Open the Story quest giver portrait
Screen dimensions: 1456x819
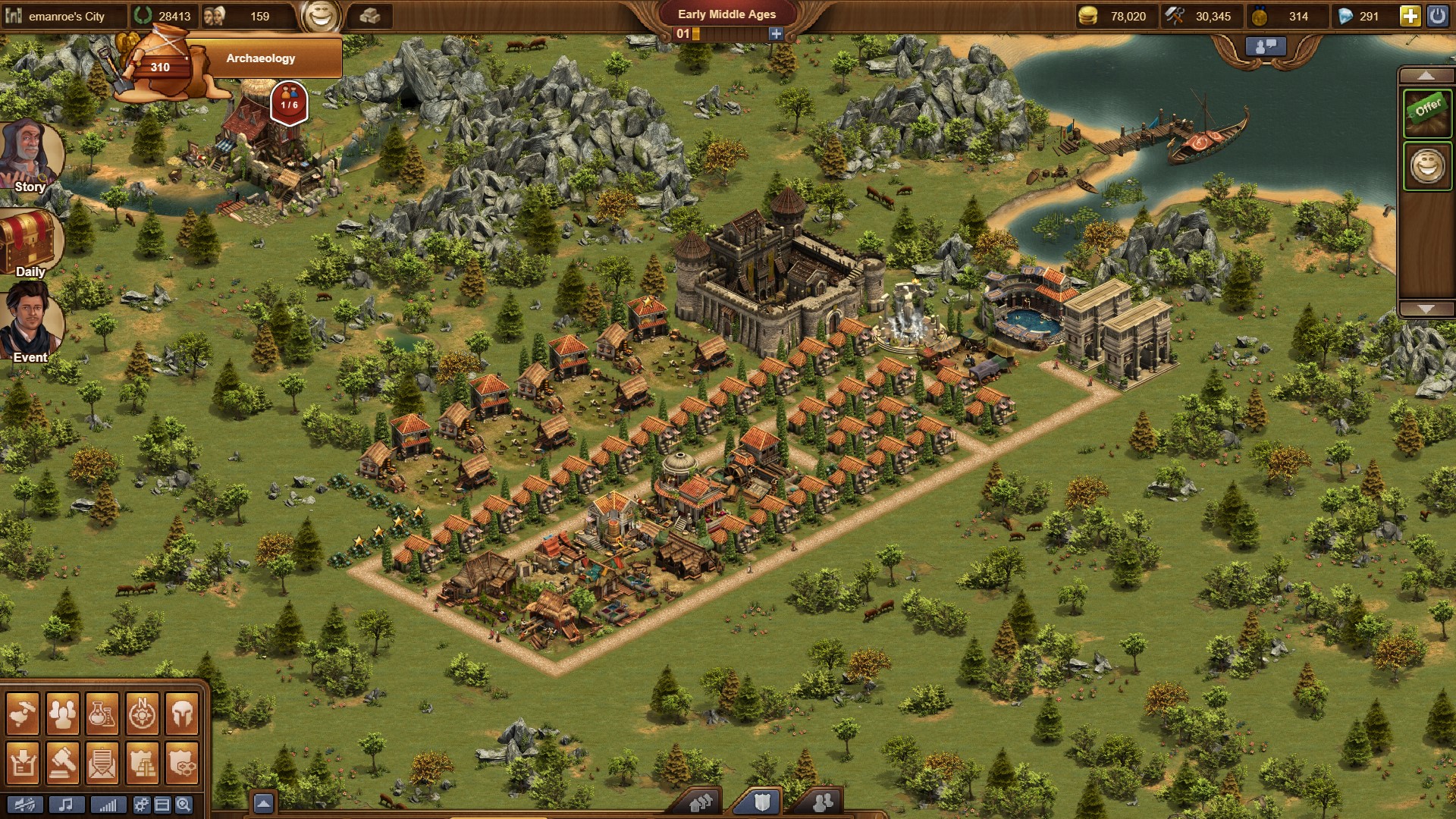pos(30,156)
